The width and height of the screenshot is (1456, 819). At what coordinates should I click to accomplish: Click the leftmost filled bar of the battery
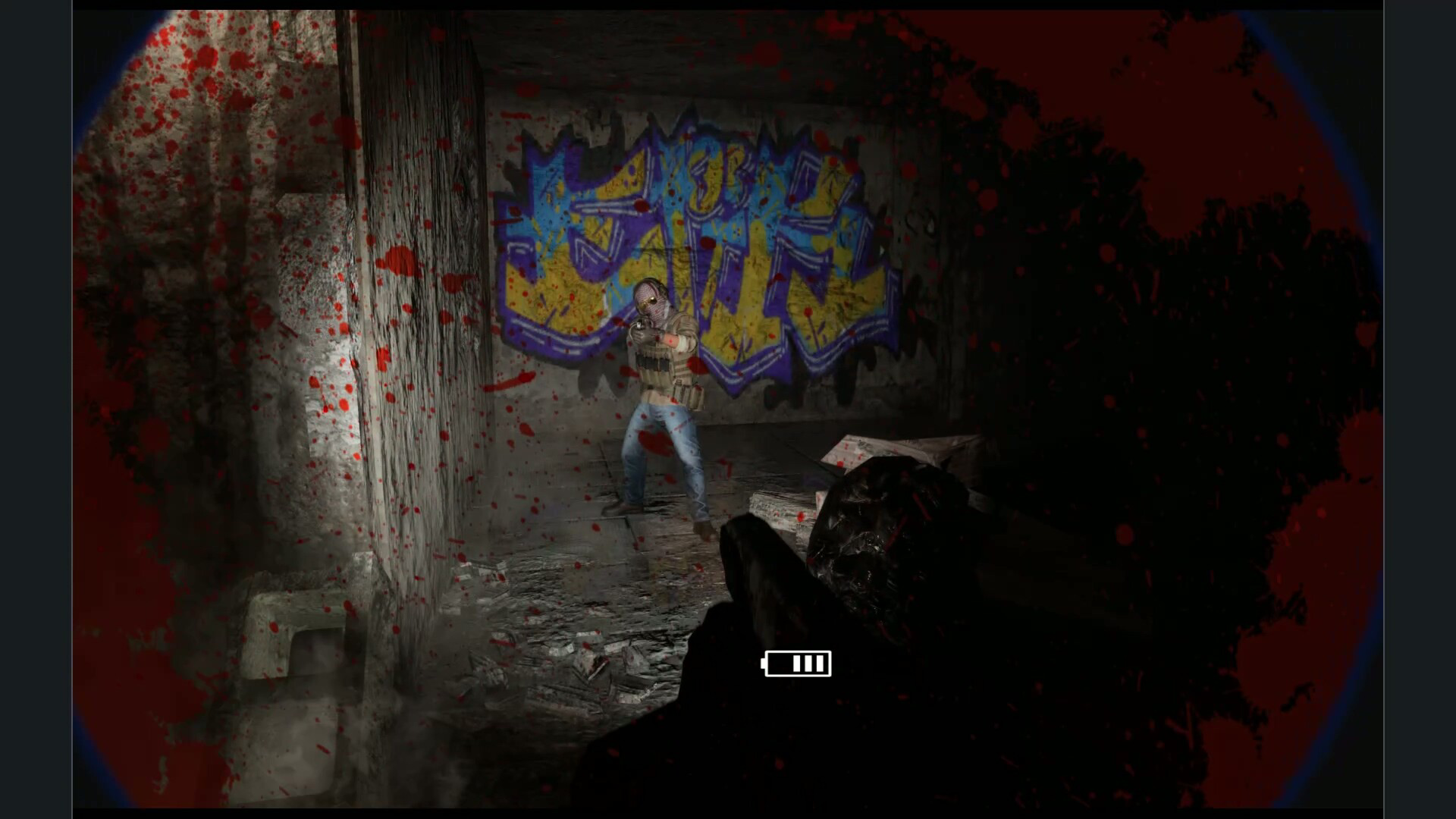(796, 663)
